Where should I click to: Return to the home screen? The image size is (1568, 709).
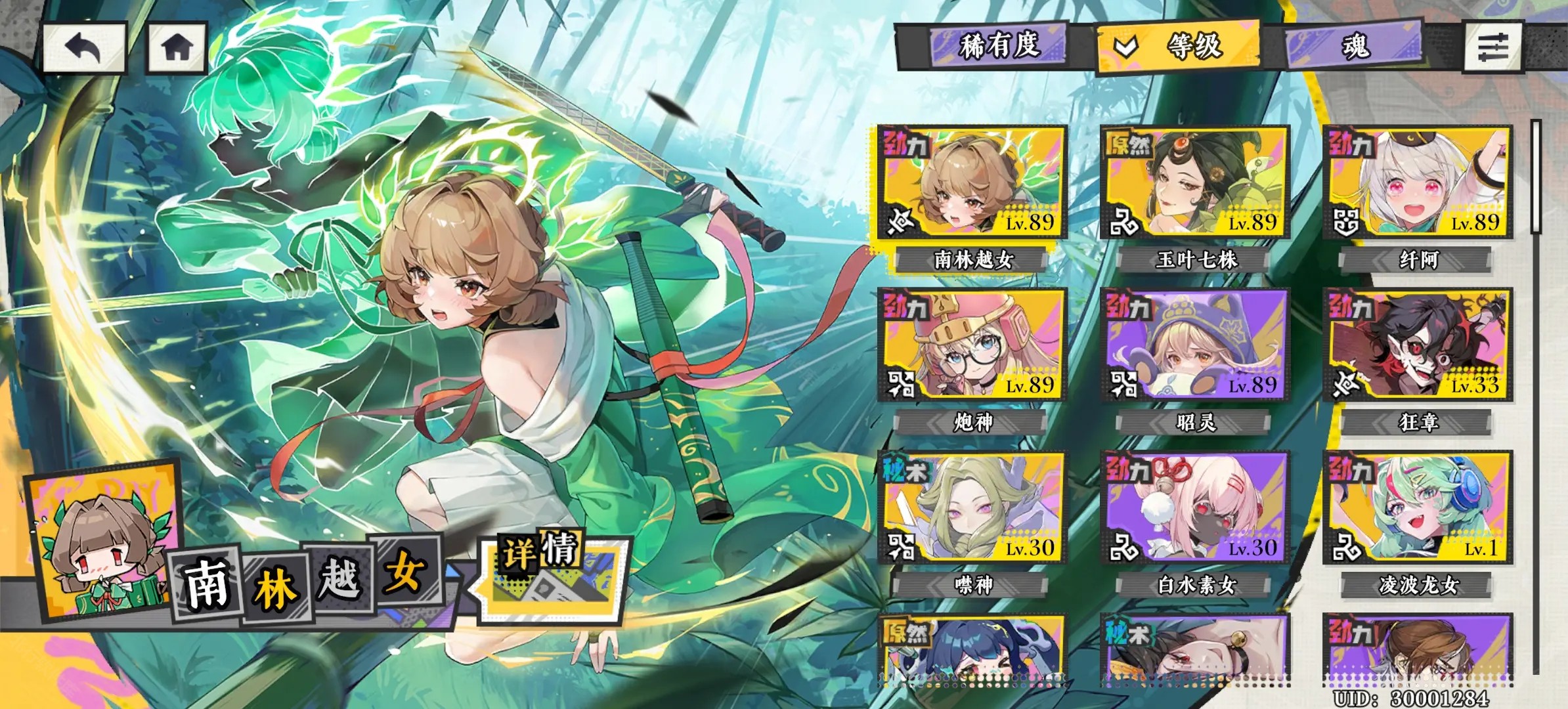pyautogui.click(x=177, y=47)
